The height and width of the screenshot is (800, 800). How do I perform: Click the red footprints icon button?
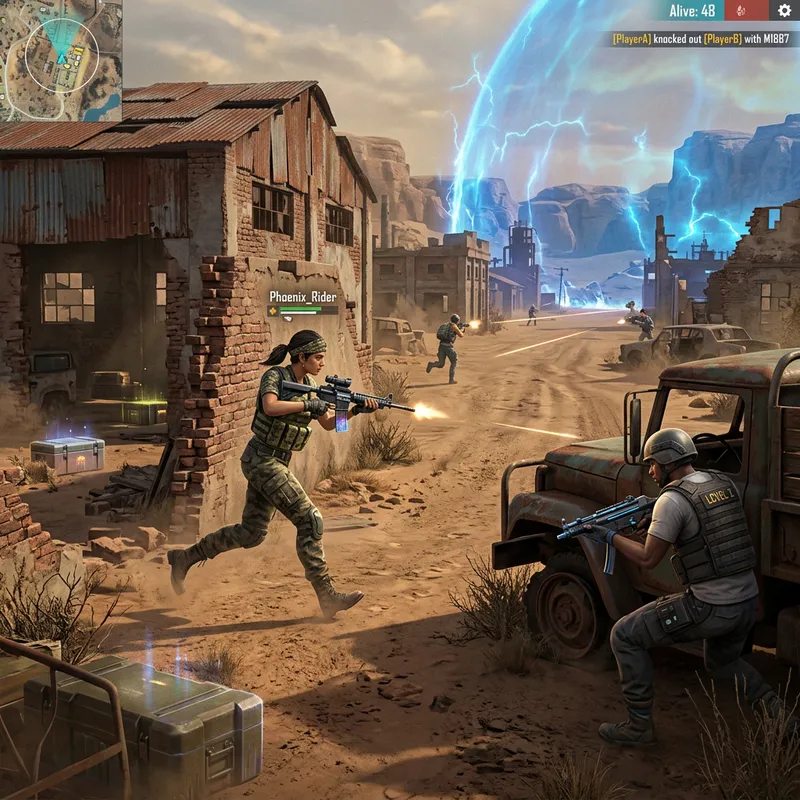(x=741, y=10)
